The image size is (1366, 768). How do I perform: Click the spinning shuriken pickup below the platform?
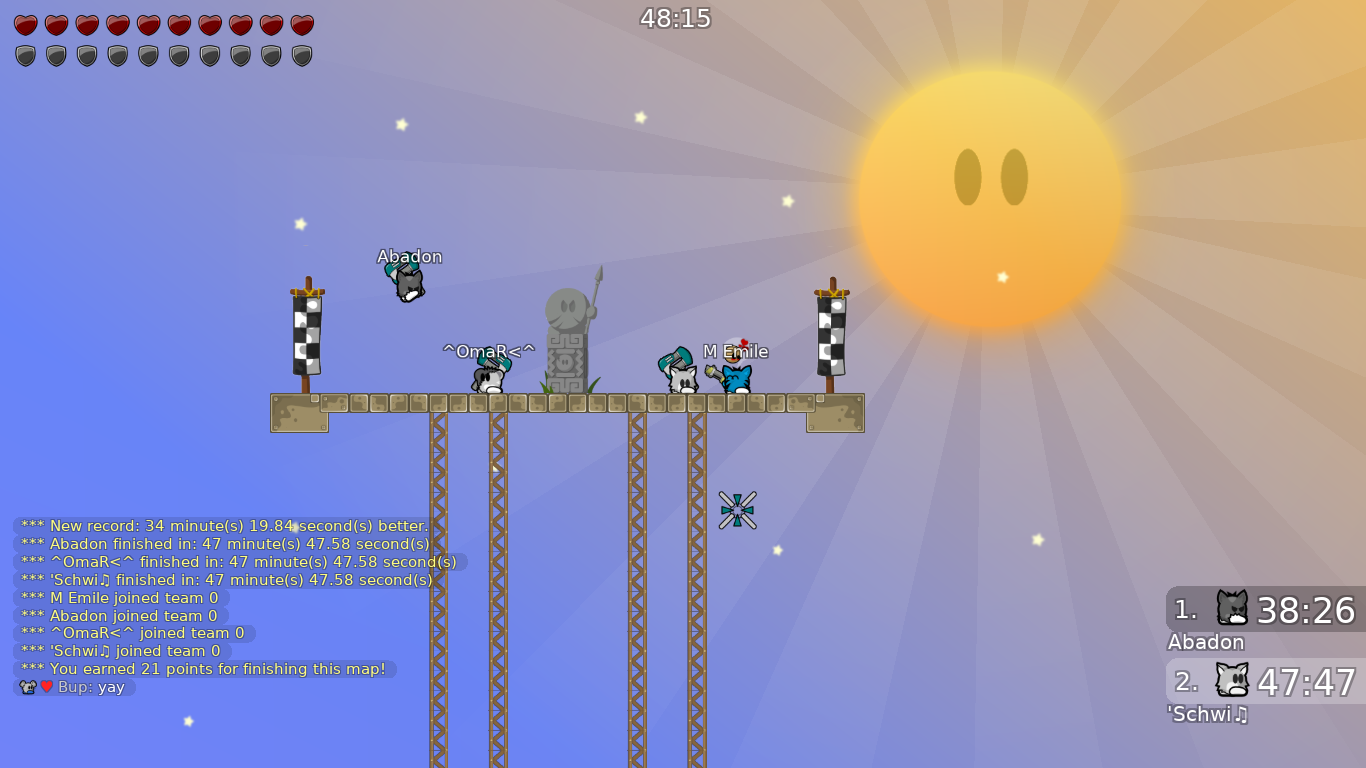(x=738, y=509)
